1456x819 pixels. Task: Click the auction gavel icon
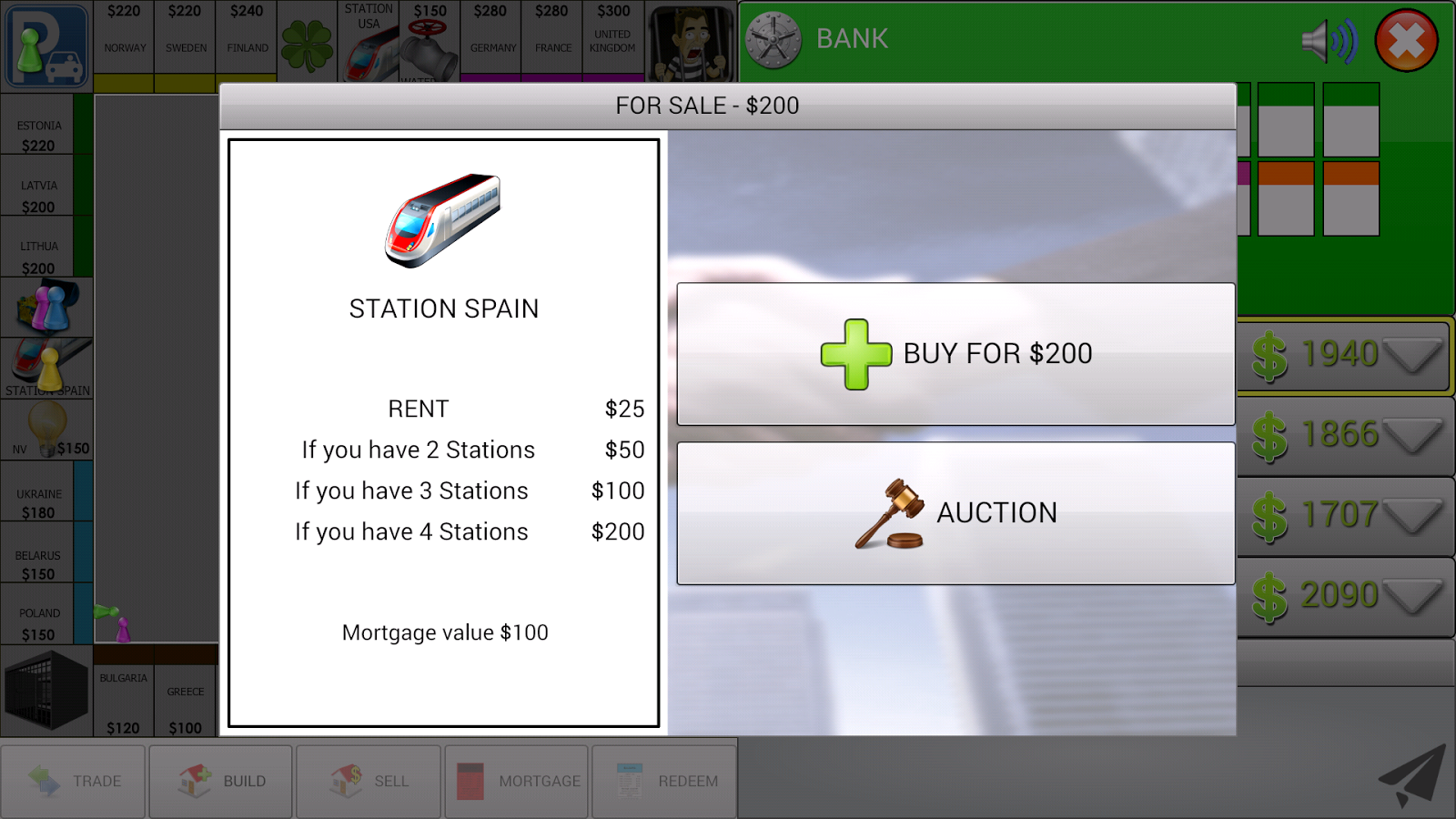890,514
